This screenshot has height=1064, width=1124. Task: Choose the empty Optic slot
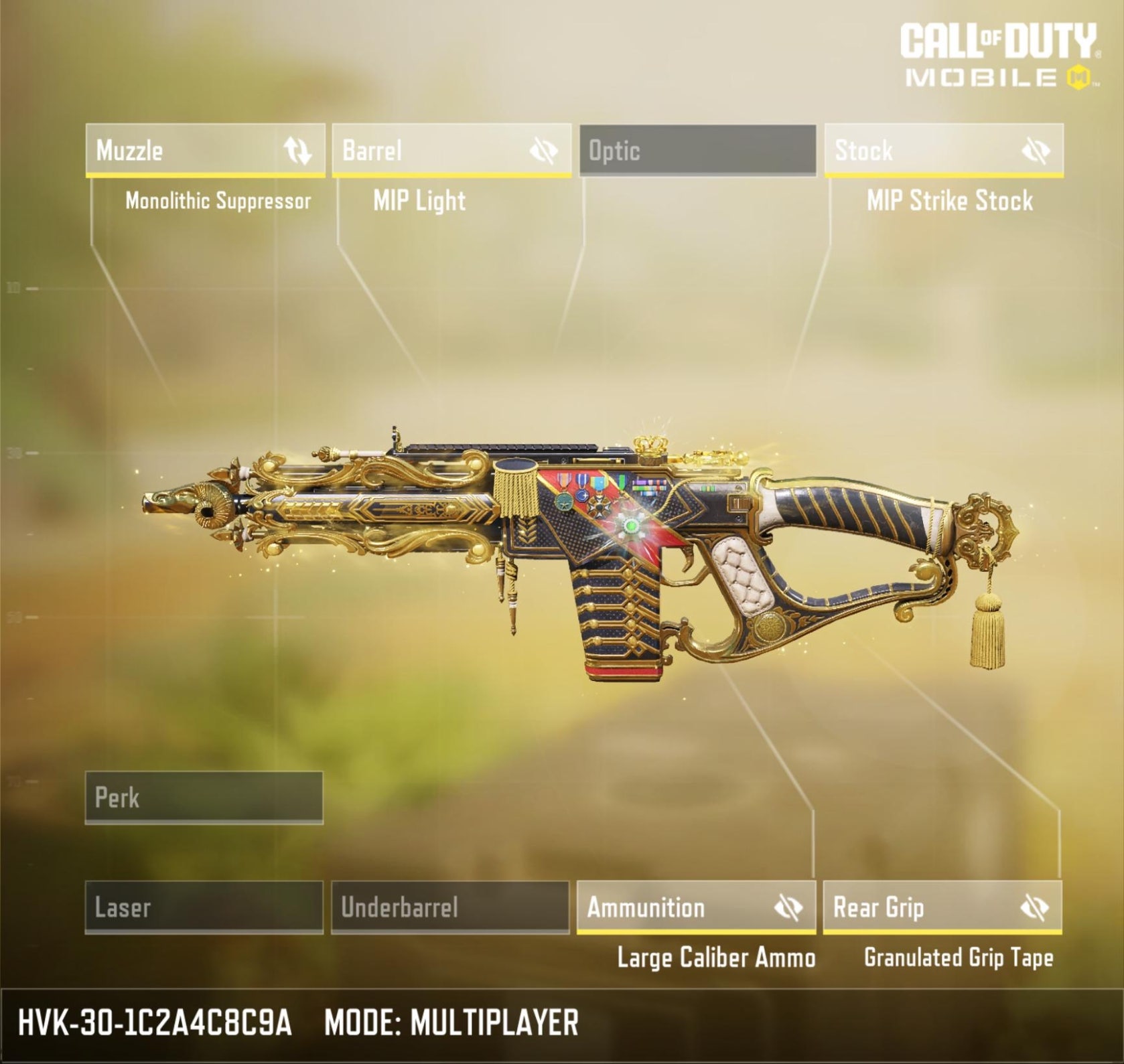(697, 150)
